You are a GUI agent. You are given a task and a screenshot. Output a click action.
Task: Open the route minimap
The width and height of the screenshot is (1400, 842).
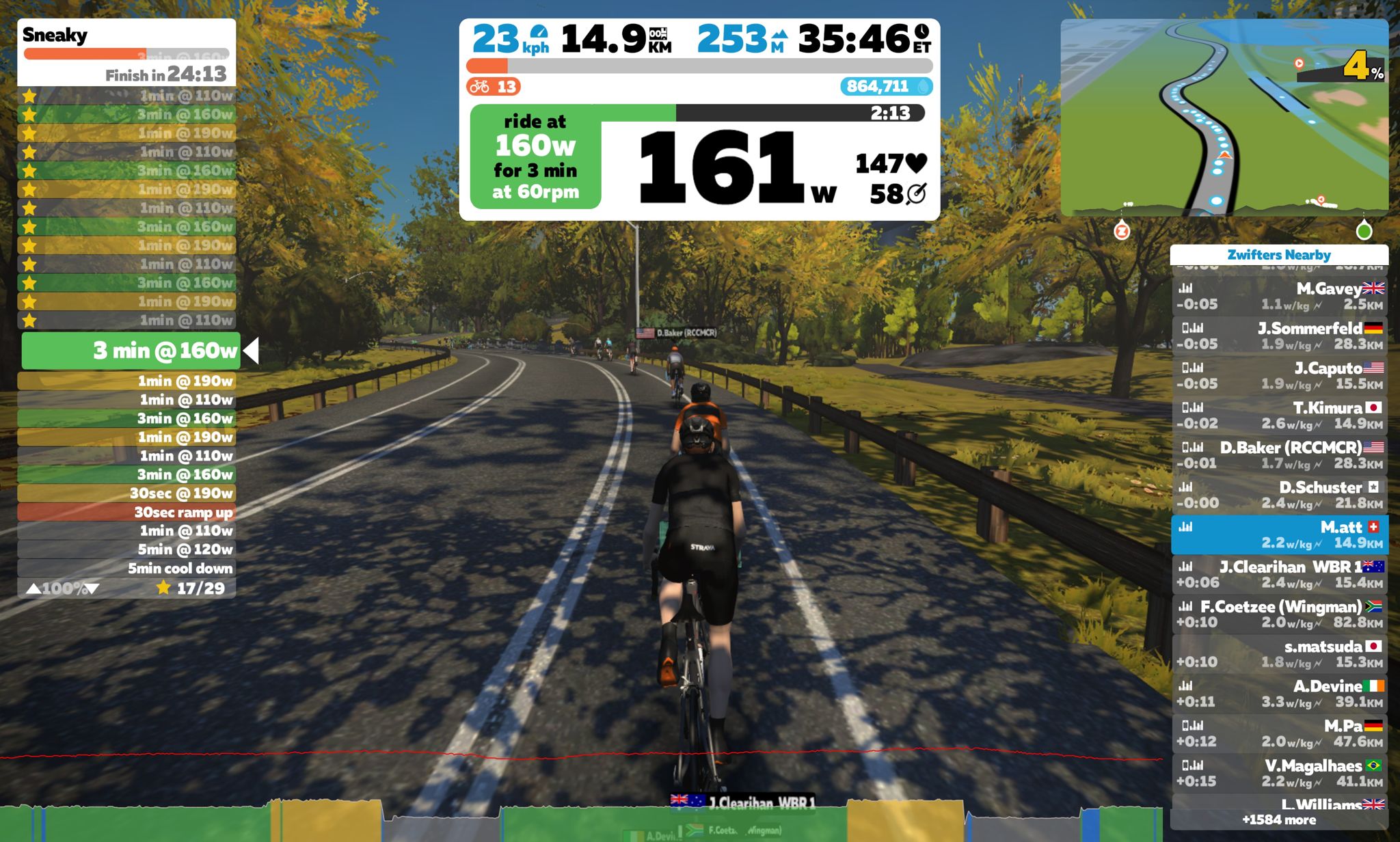pos(1224,117)
